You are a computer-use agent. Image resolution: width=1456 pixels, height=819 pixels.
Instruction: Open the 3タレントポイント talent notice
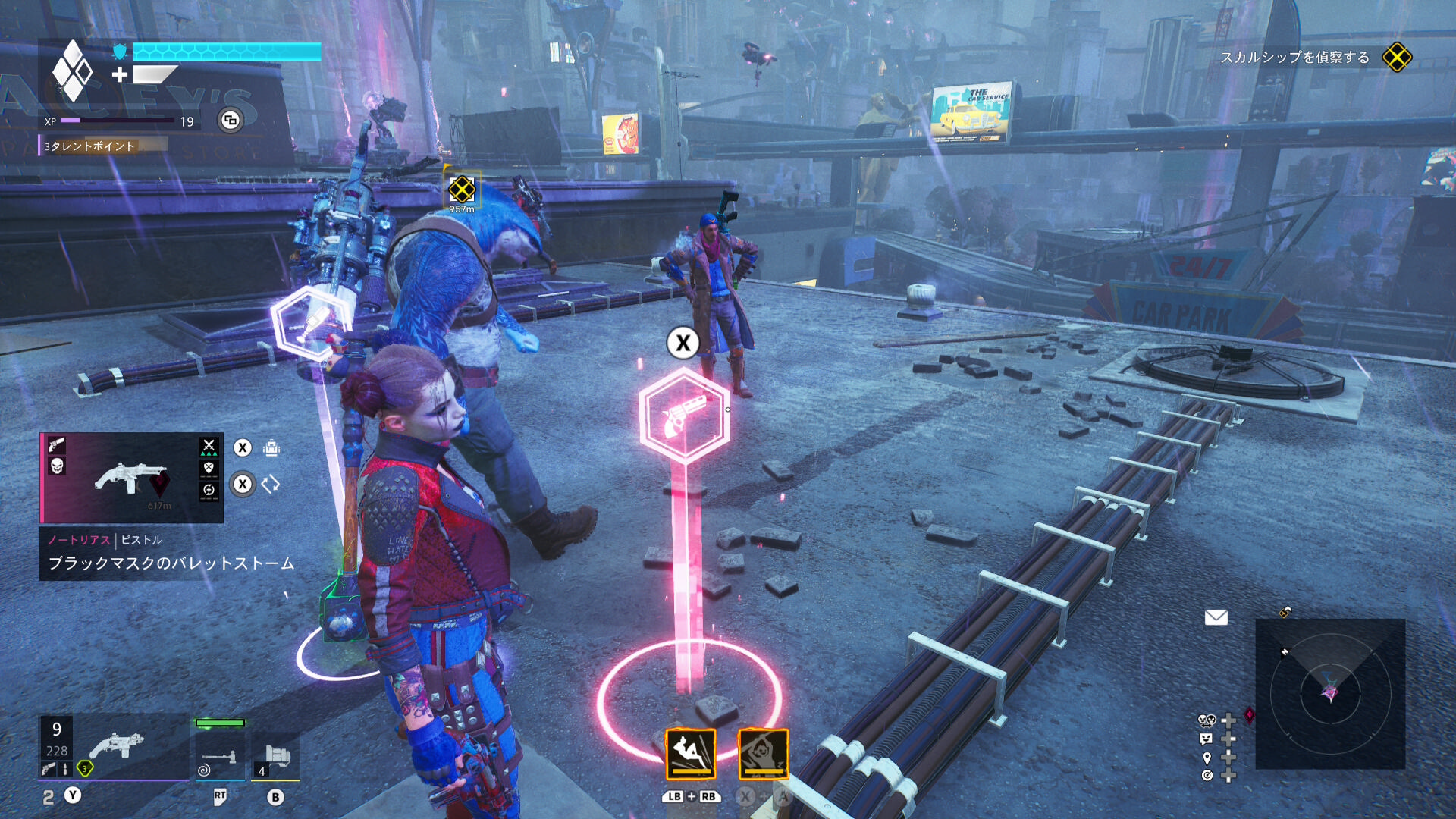pos(90,146)
